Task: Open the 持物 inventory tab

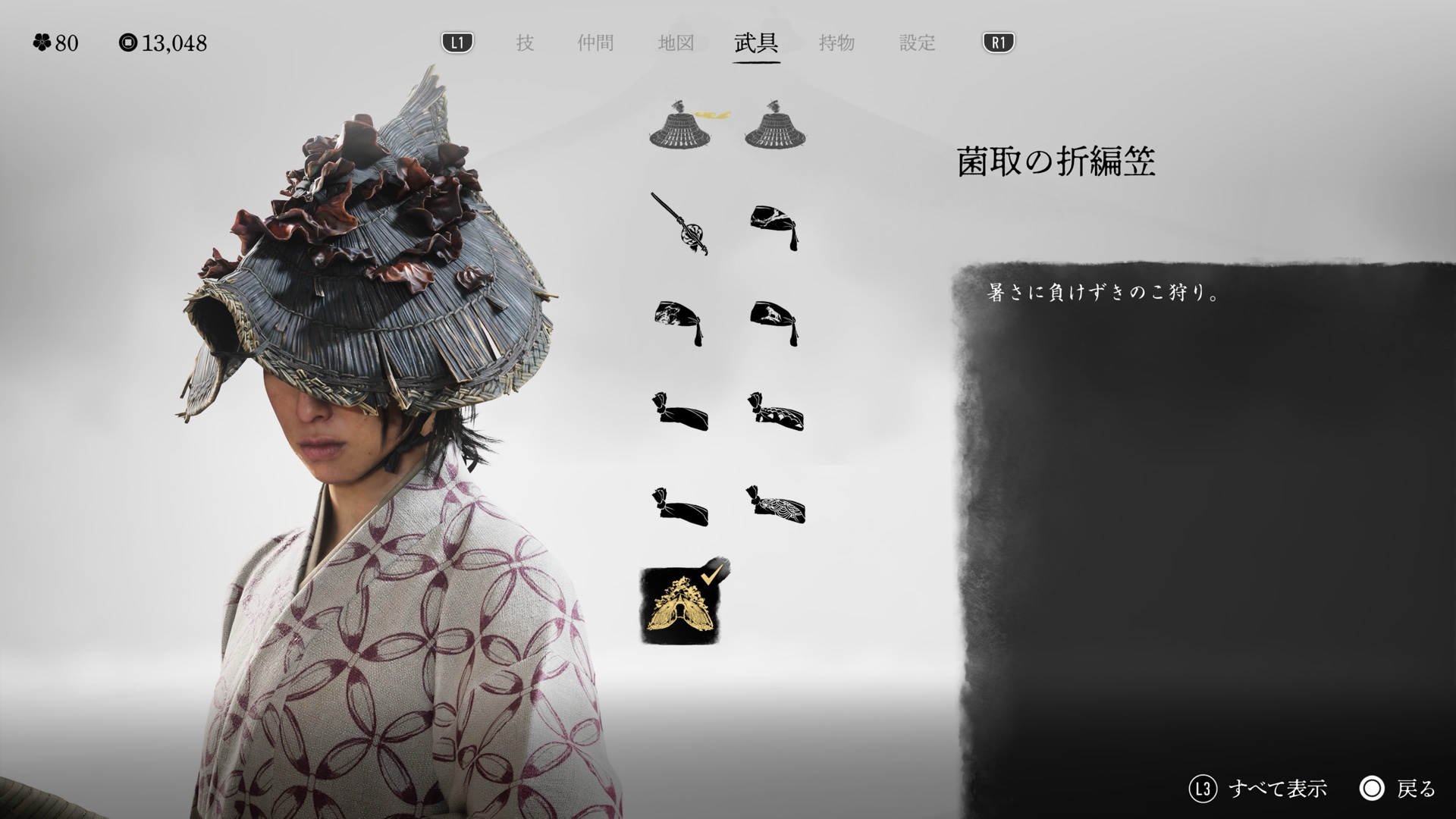Action: point(836,43)
